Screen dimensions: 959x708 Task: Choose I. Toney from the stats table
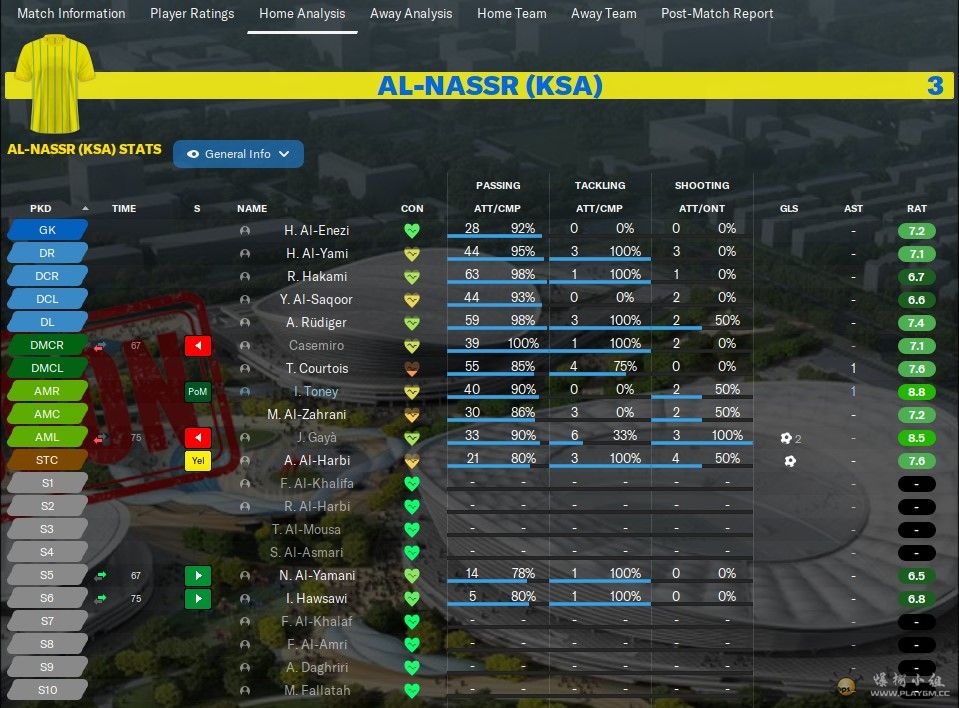coord(316,392)
